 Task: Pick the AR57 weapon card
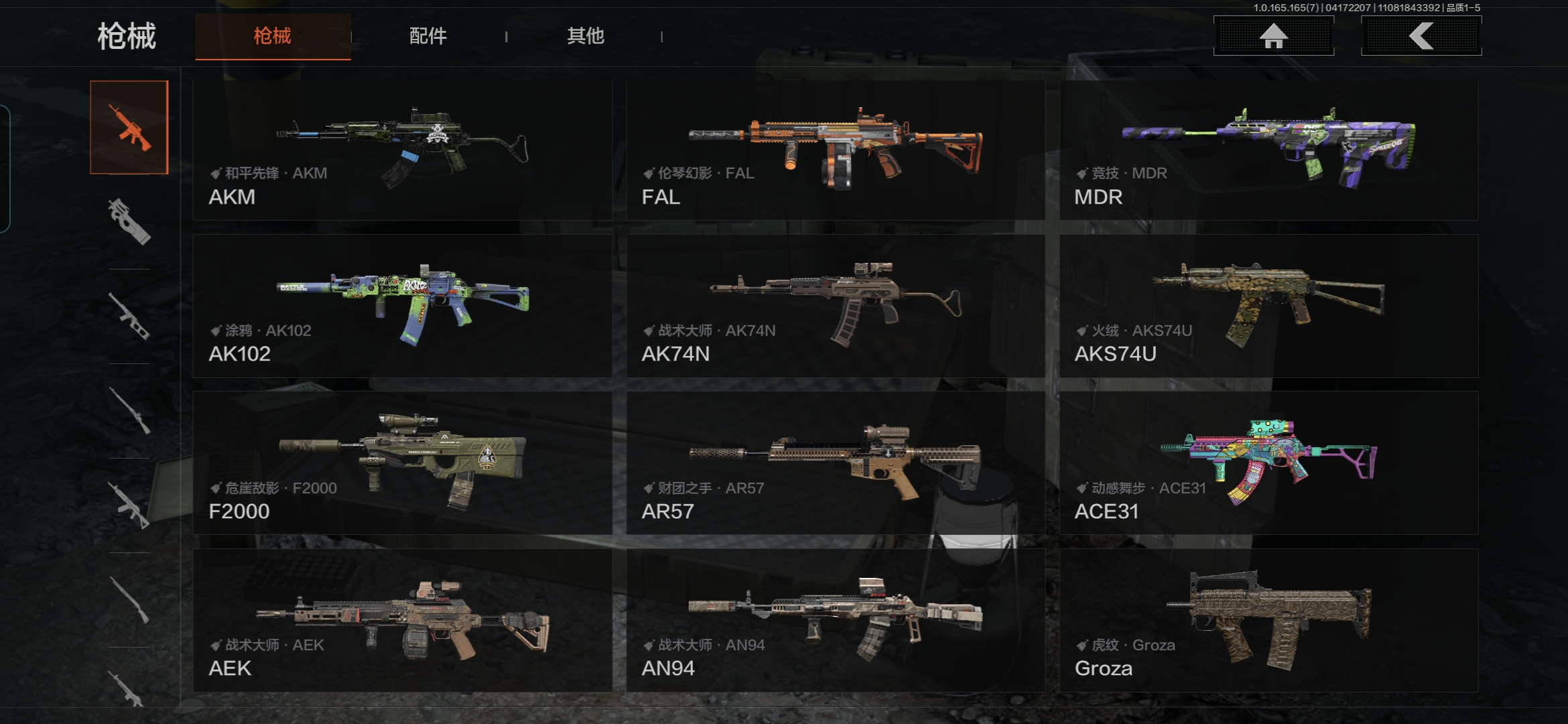(x=835, y=463)
